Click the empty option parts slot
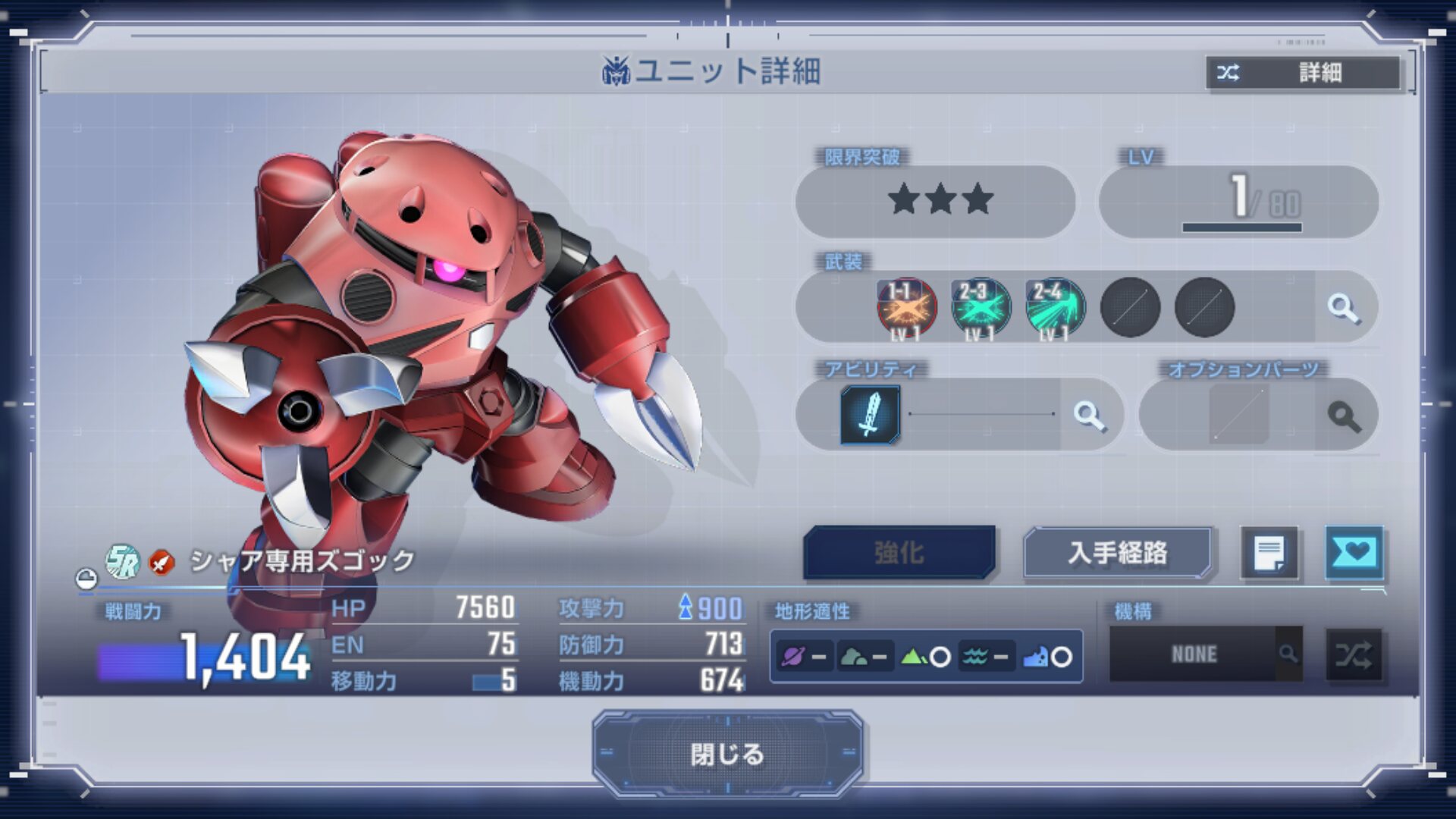This screenshot has height=819, width=1456. [1238, 414]
